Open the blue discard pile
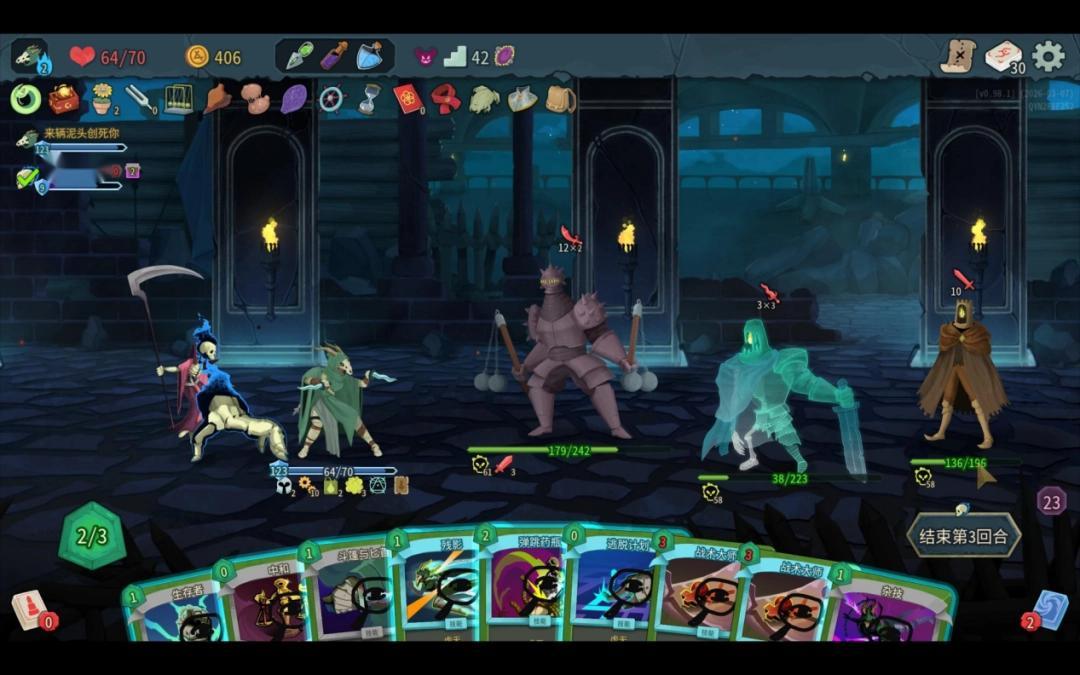The height and width of the screenshot is (675, 1080). [1049, 610]
